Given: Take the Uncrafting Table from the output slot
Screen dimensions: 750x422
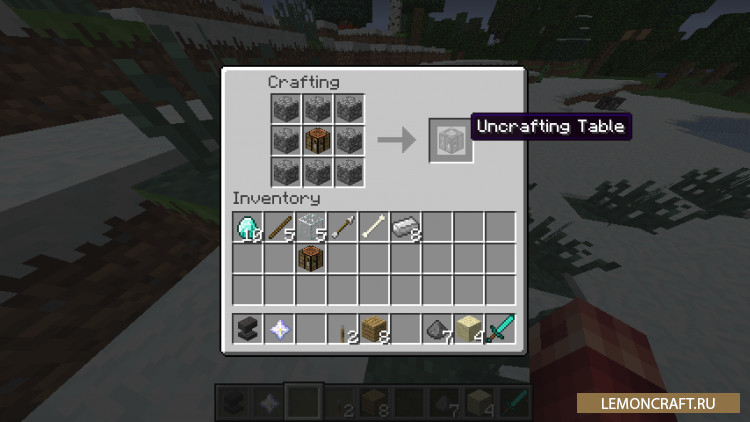Looking at the screenshot, I should [446, 140].
